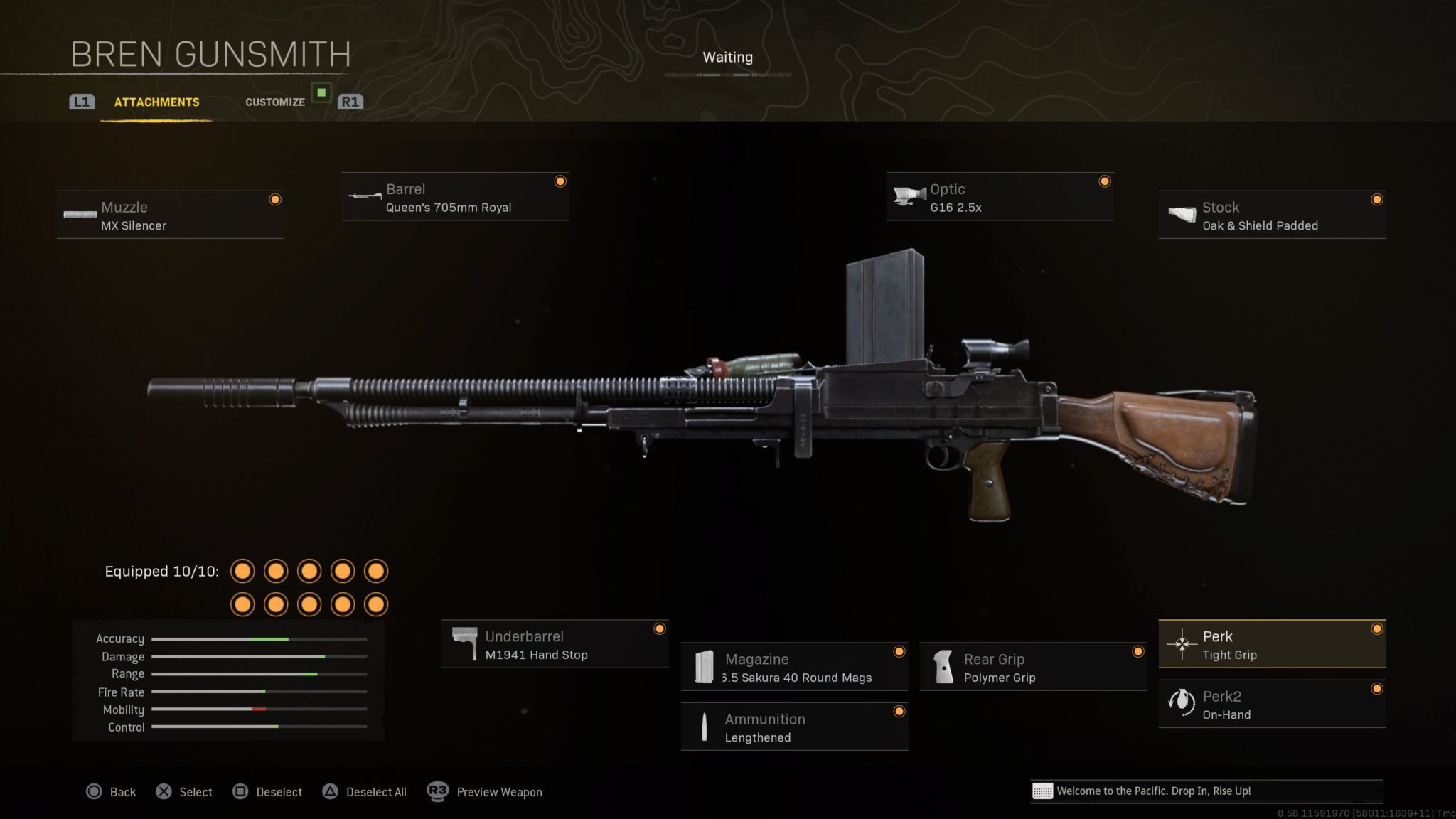
Task: Toggle the indicator on the Ammunition slot
Action: (900, 710)
